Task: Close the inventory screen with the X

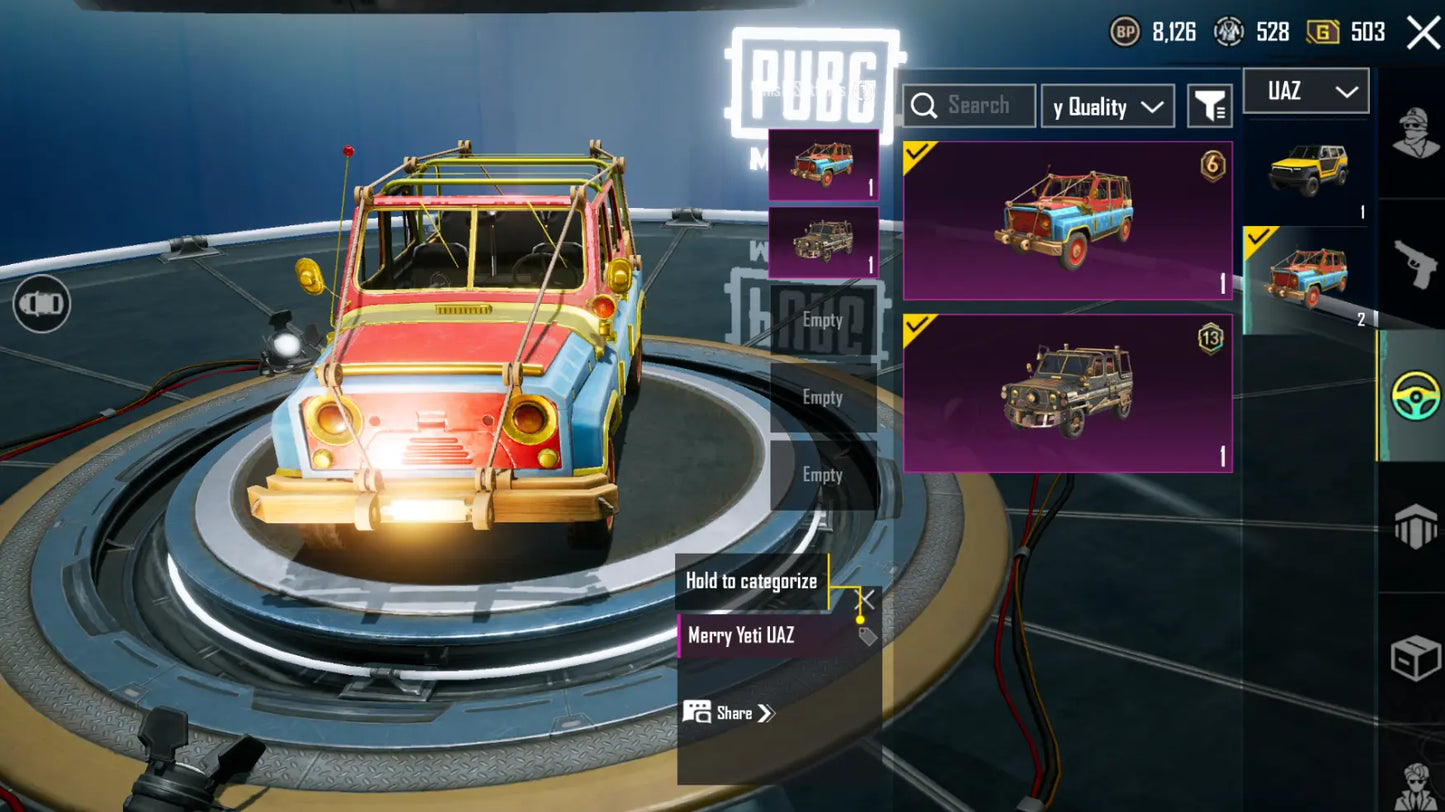Action: pos(1423,32)
